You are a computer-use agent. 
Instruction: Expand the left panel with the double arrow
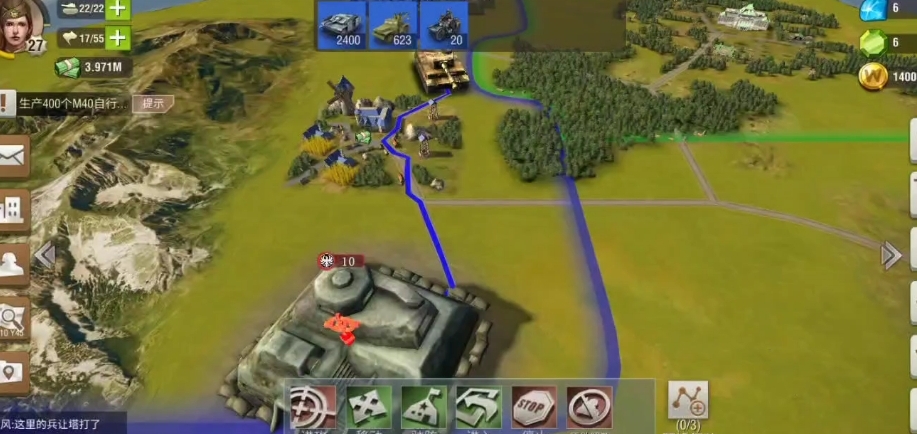[x=44, y=256]
